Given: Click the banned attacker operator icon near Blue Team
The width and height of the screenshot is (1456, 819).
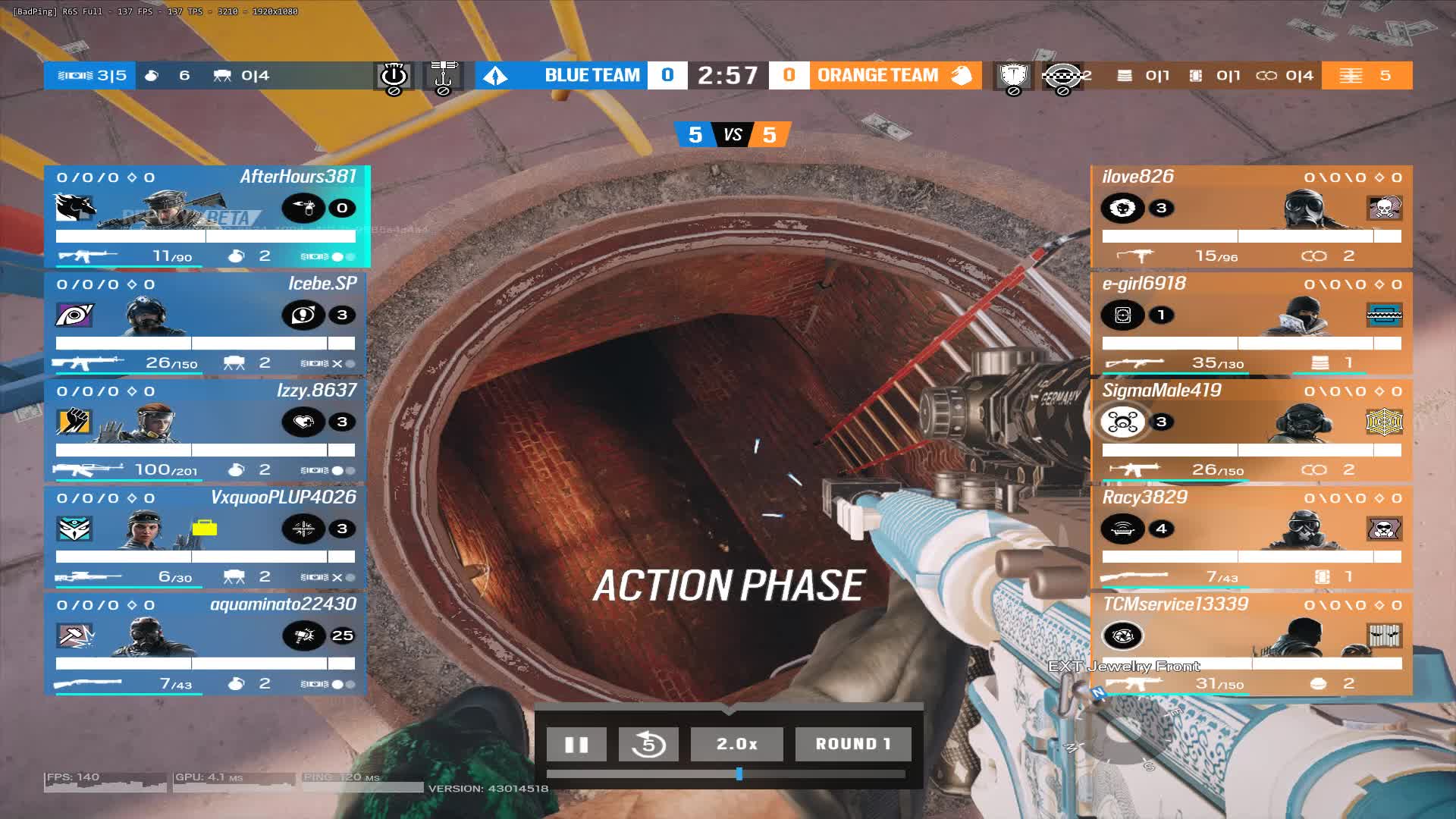Looking at the screenshot, I should pos(392,76).
